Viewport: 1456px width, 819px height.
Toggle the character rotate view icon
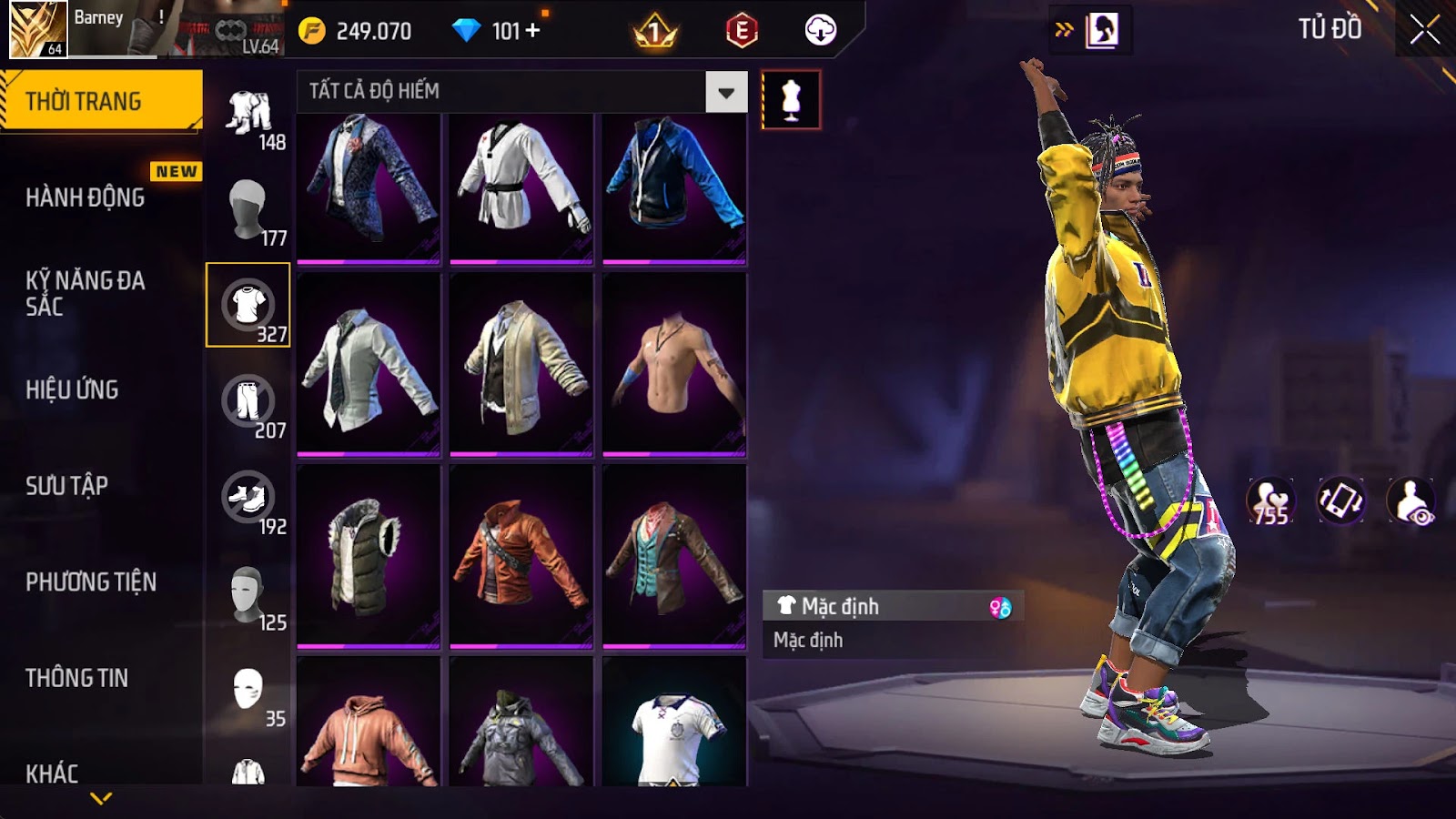click(1340, 501)
